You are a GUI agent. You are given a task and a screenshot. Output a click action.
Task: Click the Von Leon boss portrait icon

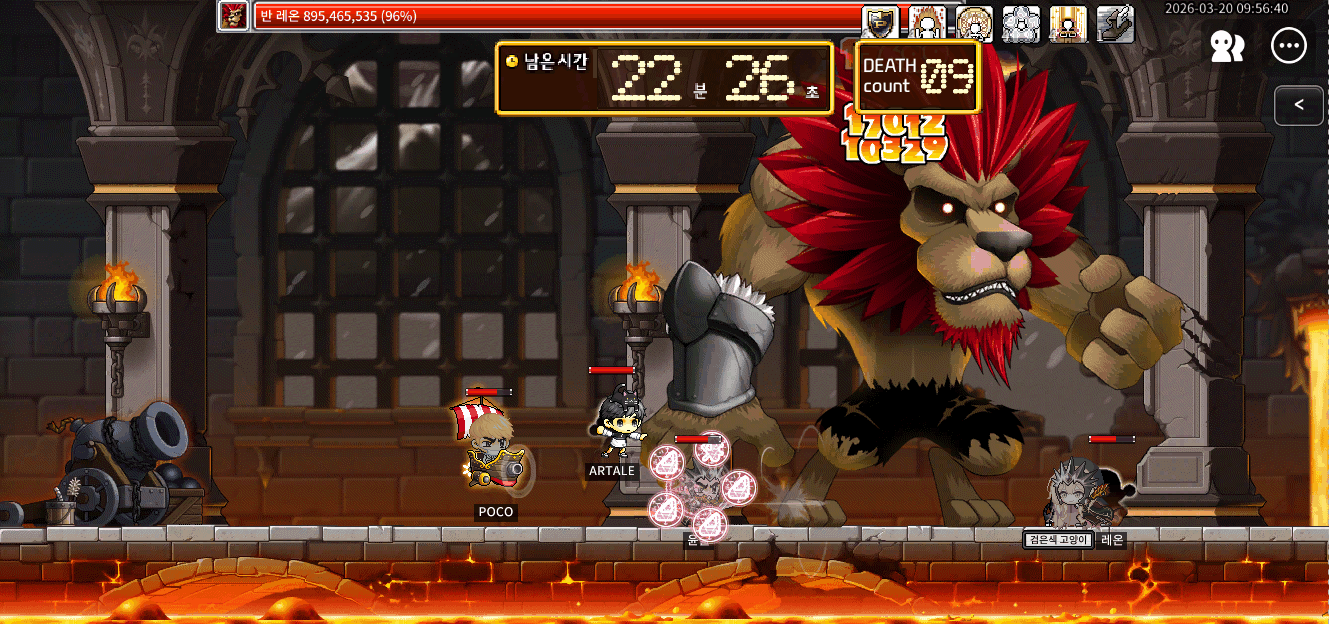[234, 16]
